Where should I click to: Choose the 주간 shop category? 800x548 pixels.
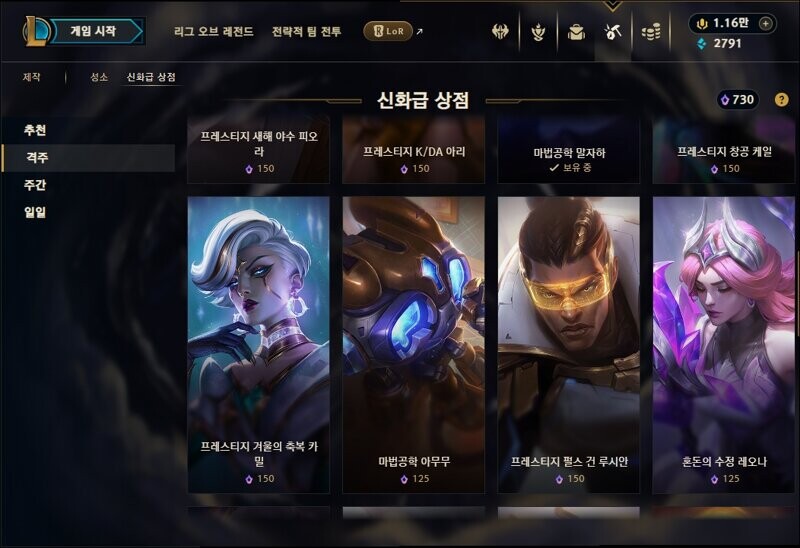[x=35, y=185]
